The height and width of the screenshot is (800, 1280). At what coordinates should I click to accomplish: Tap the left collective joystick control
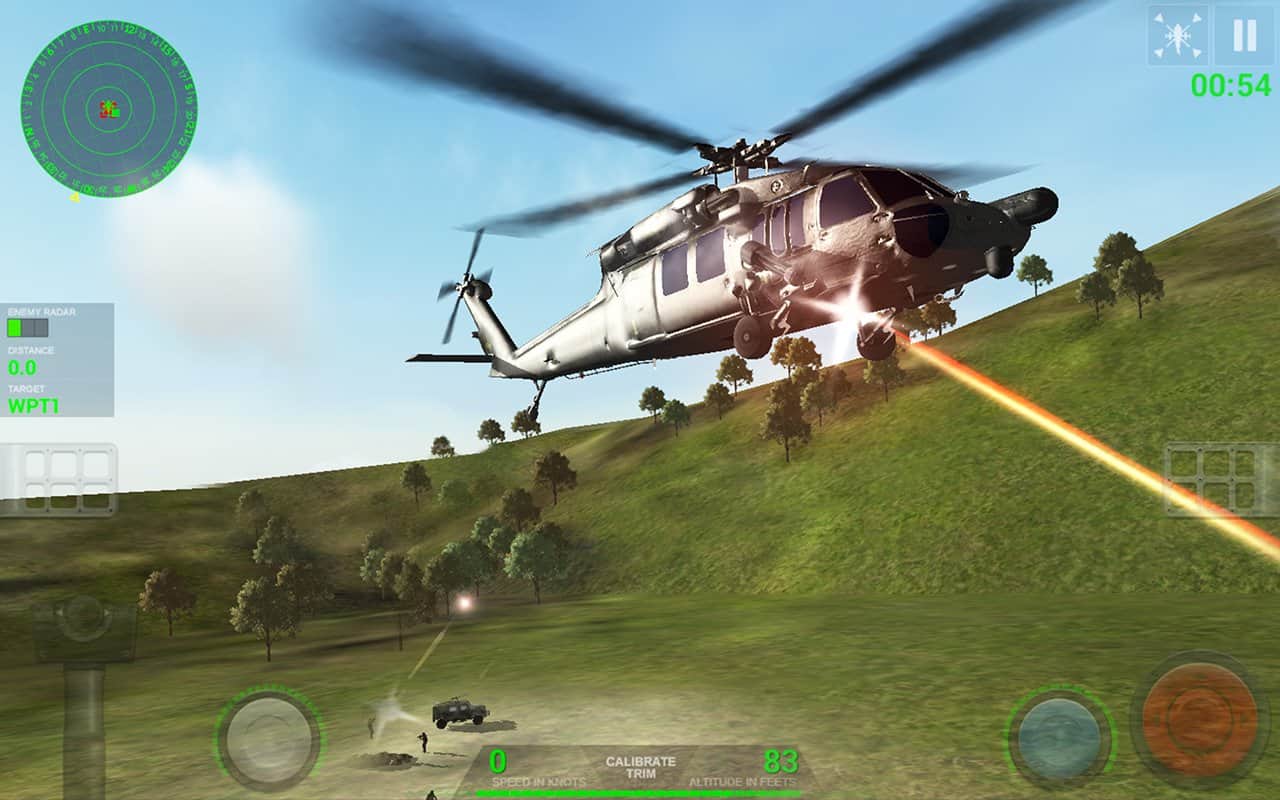[273, 740]
